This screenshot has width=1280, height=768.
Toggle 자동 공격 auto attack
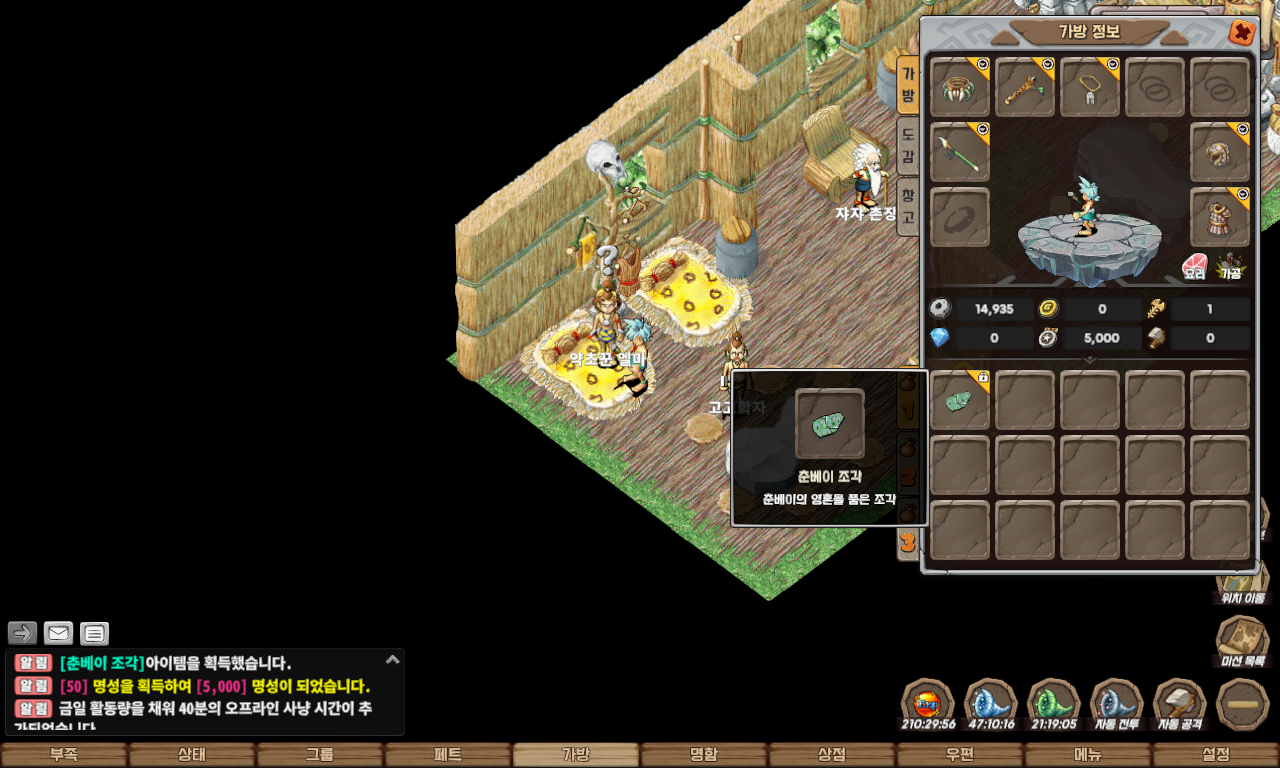coord(1180,704)
